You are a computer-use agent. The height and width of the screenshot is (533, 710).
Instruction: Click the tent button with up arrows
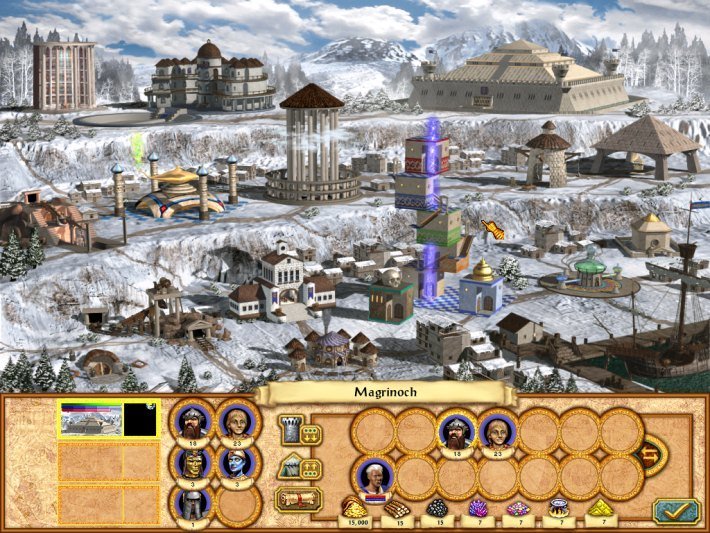(x=298, y=467)
